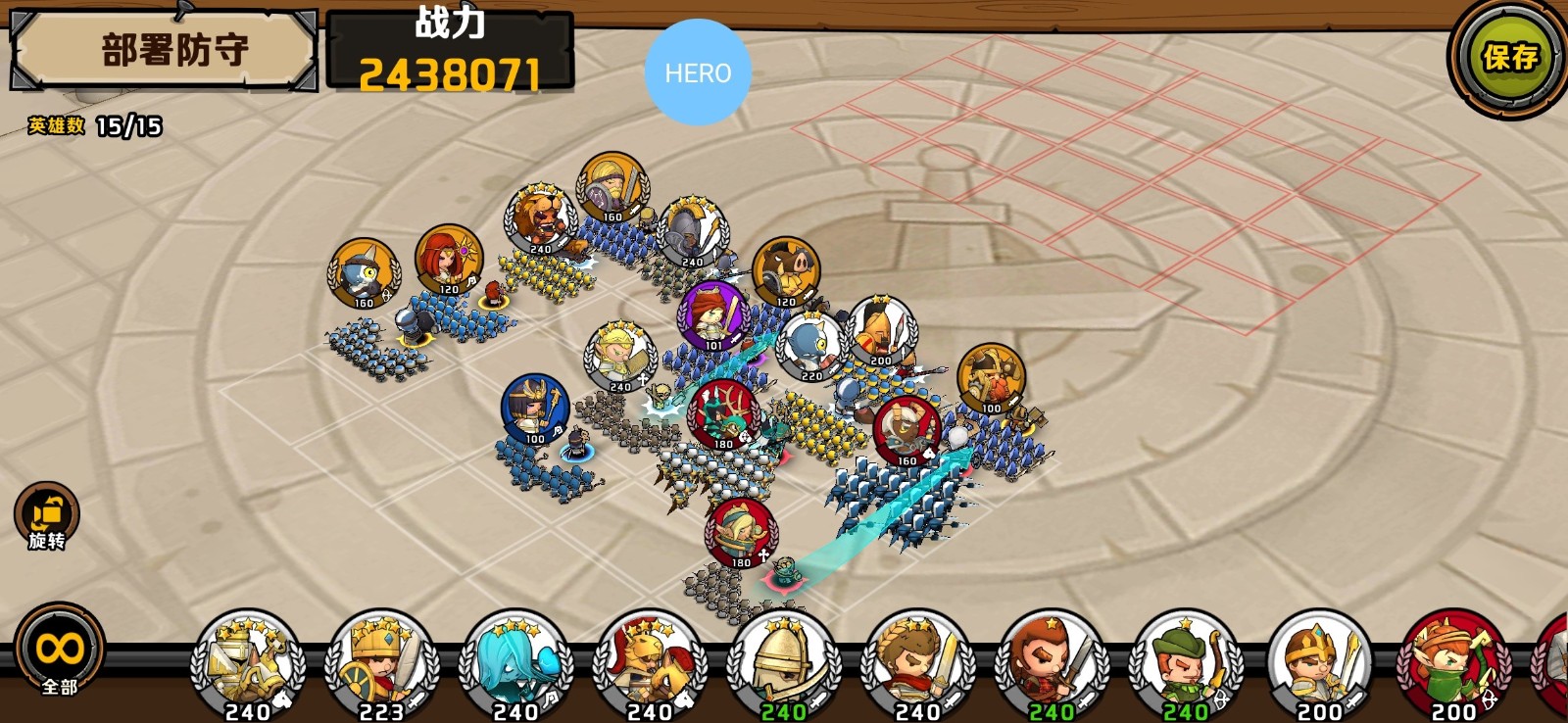The image size is (1568, 723).
Task: Save the defense deployment with 保存
Action: [x=1509, y=58]
